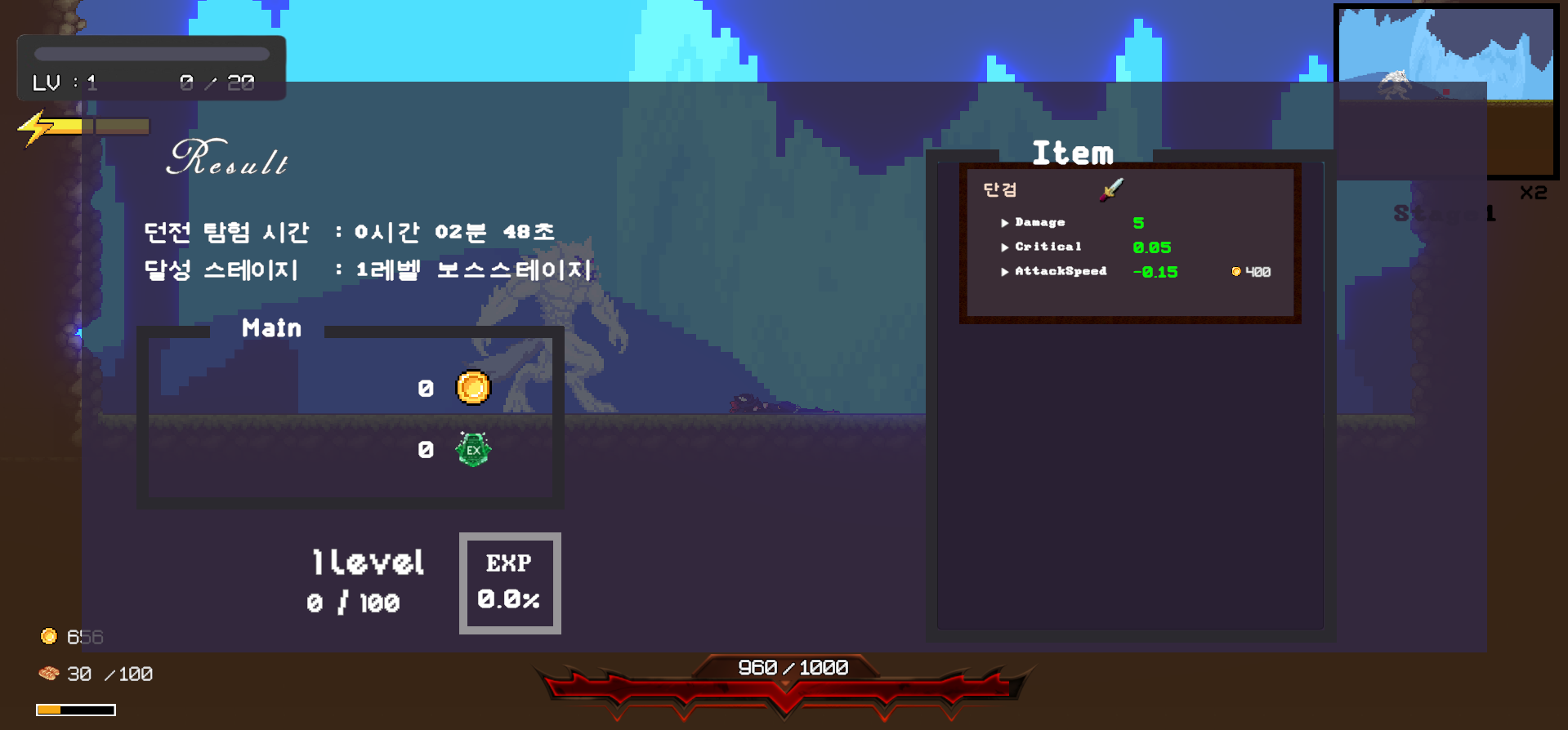Toggle the EXP percentage display box
Image resolution: width=1568 pixels, height=730 pixels.
(509, 582)
